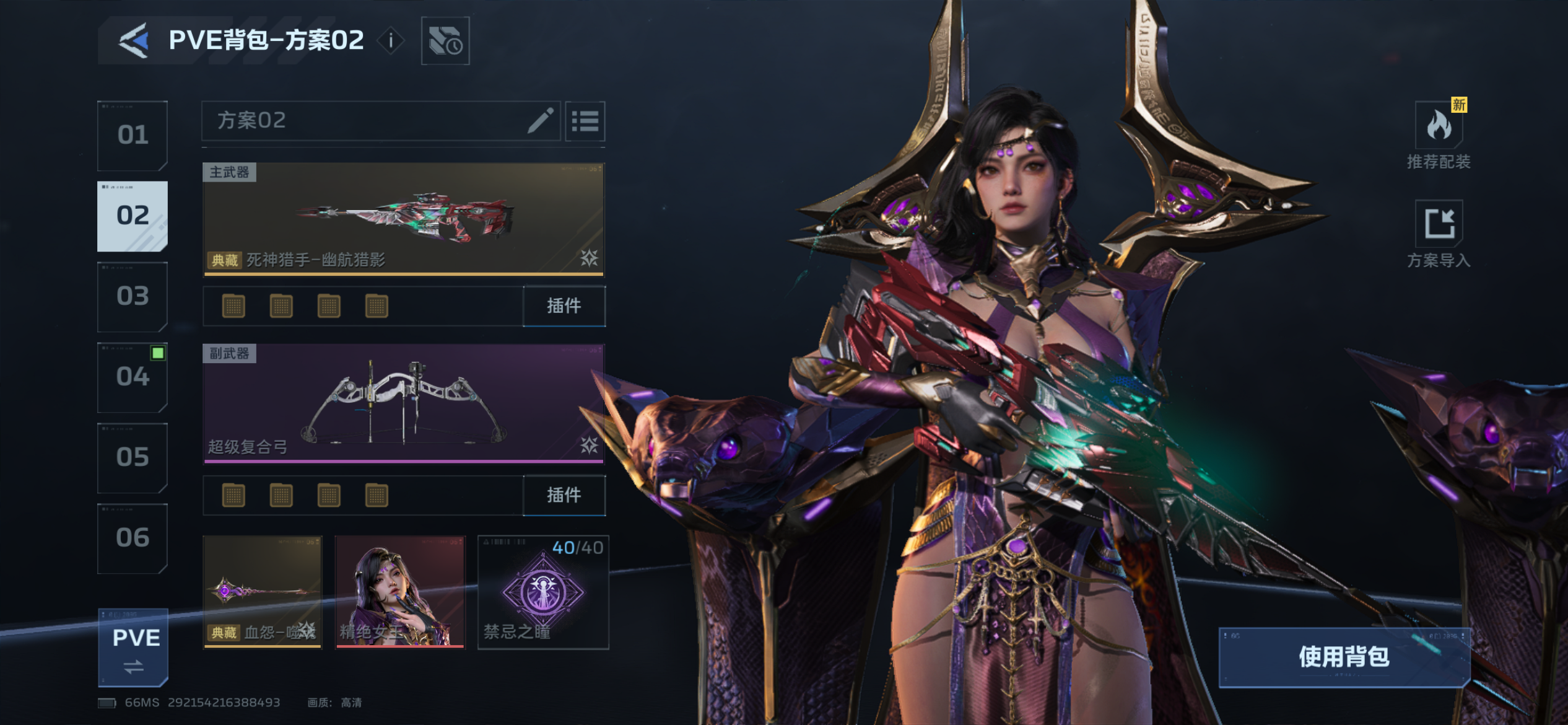Select loadout slot 02
Image resolution: width=1568 pixels, height=725 pixels.
coord(133,216)
